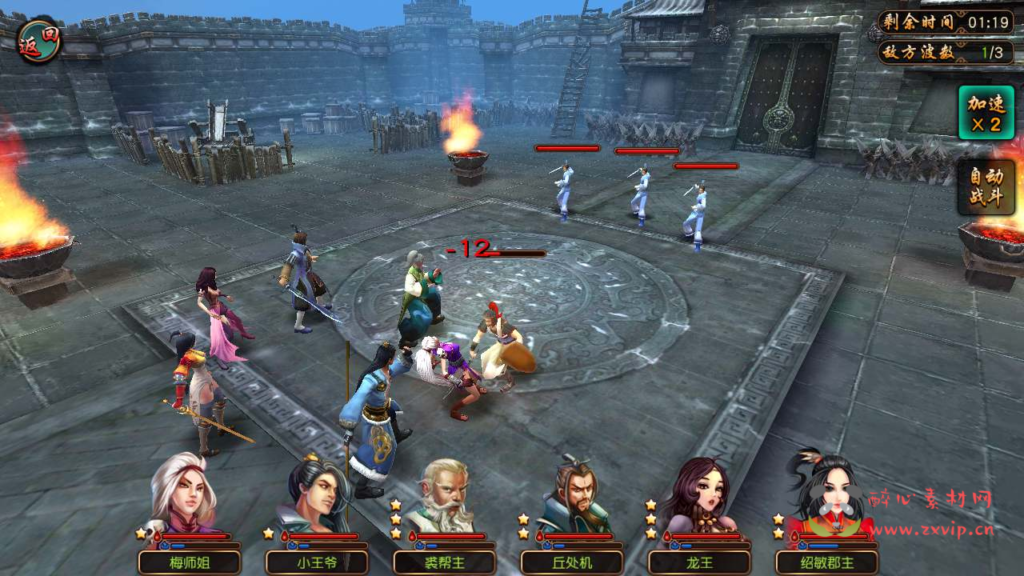Select the 龙王 hero portrait
The width and height of the screenshot is (1024, 576).
(699, 497)
